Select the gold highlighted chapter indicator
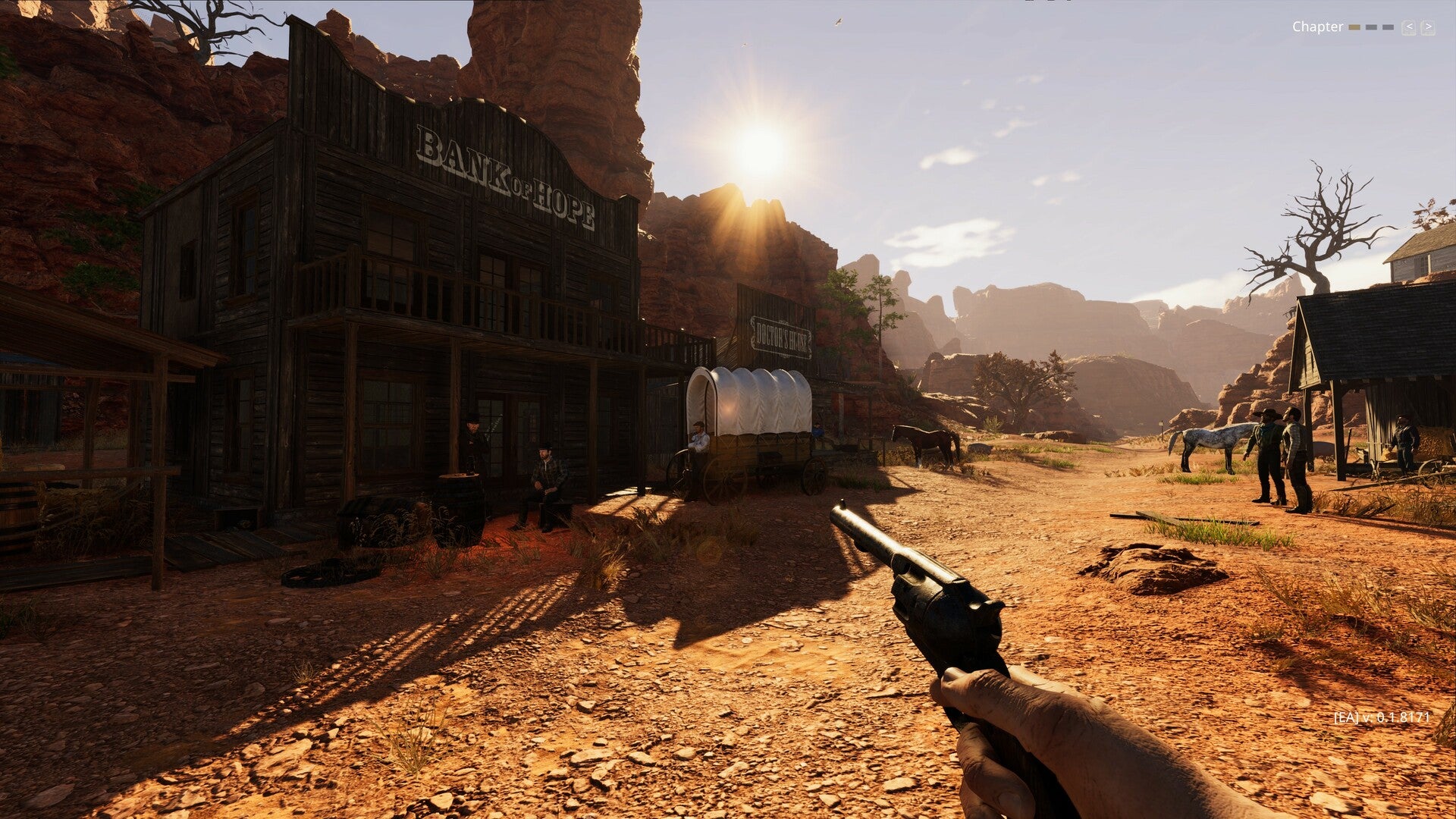1456x819 pixels. pyautogui.click(x=1354, y=27)
